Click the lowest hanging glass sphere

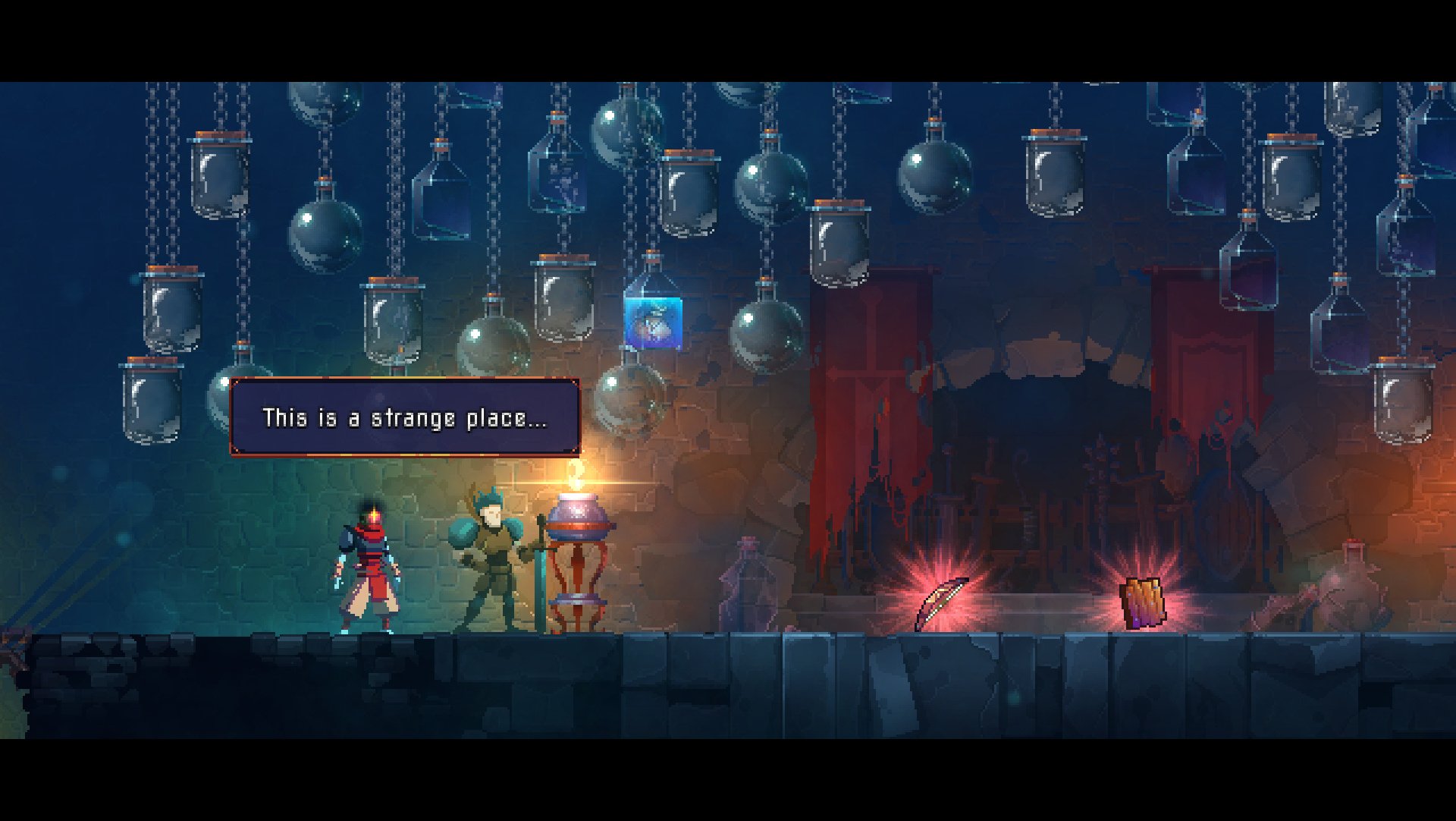[x=629, y=398]
